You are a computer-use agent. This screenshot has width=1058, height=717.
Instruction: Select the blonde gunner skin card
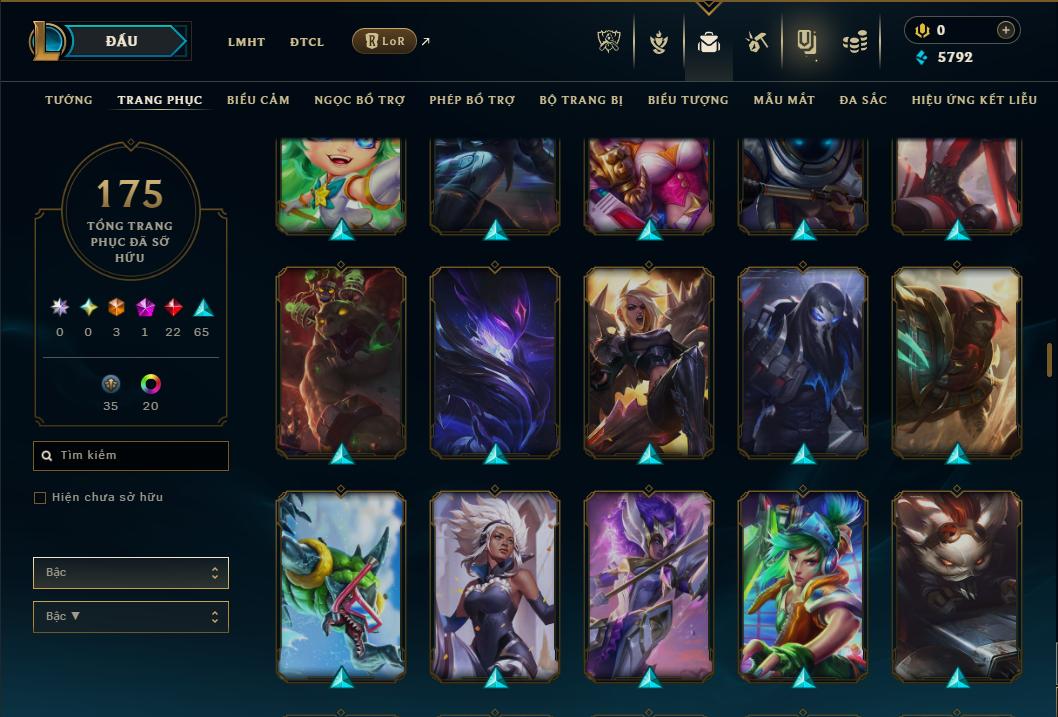[x=649, y=362]
